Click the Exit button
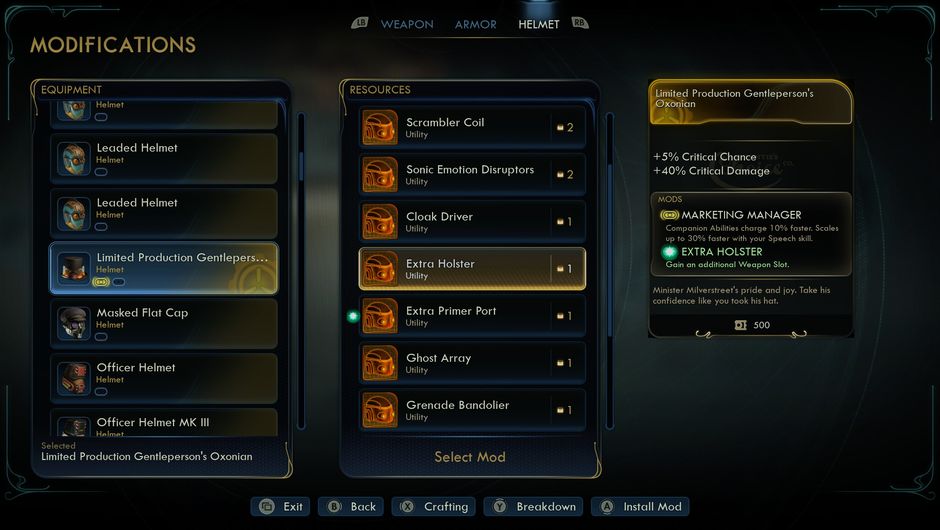 pyautogui.click(x=281, y=507)
